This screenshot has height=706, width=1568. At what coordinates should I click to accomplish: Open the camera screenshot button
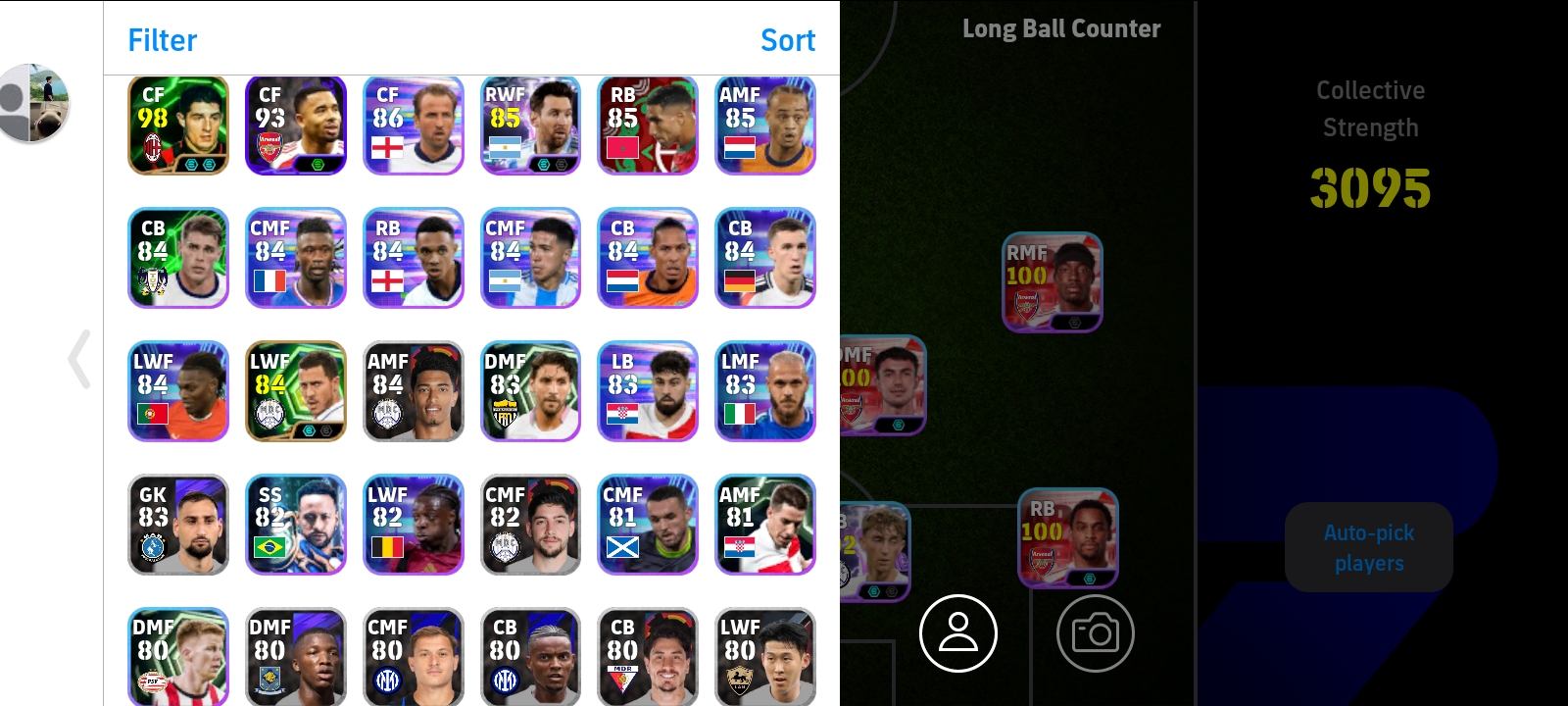(x=1095, y=633)
